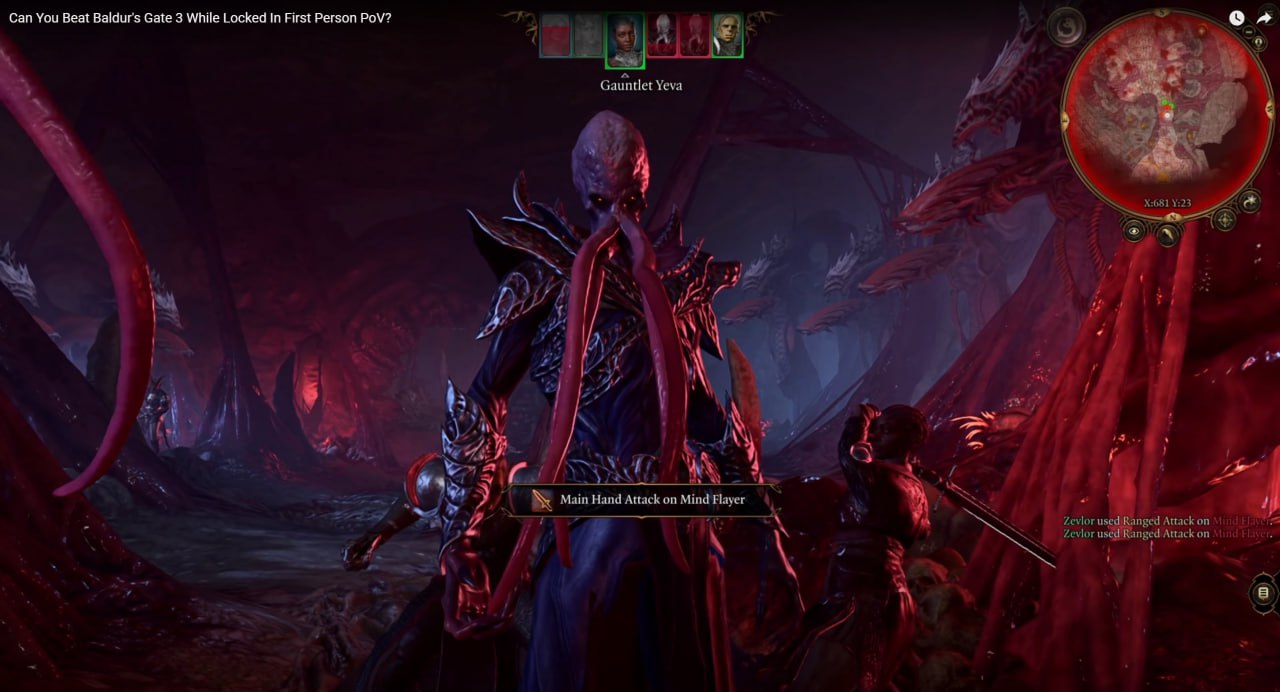Zoom out the minimap with minus button
Screen dimensions: 1280x692
tap(1251, 32)
